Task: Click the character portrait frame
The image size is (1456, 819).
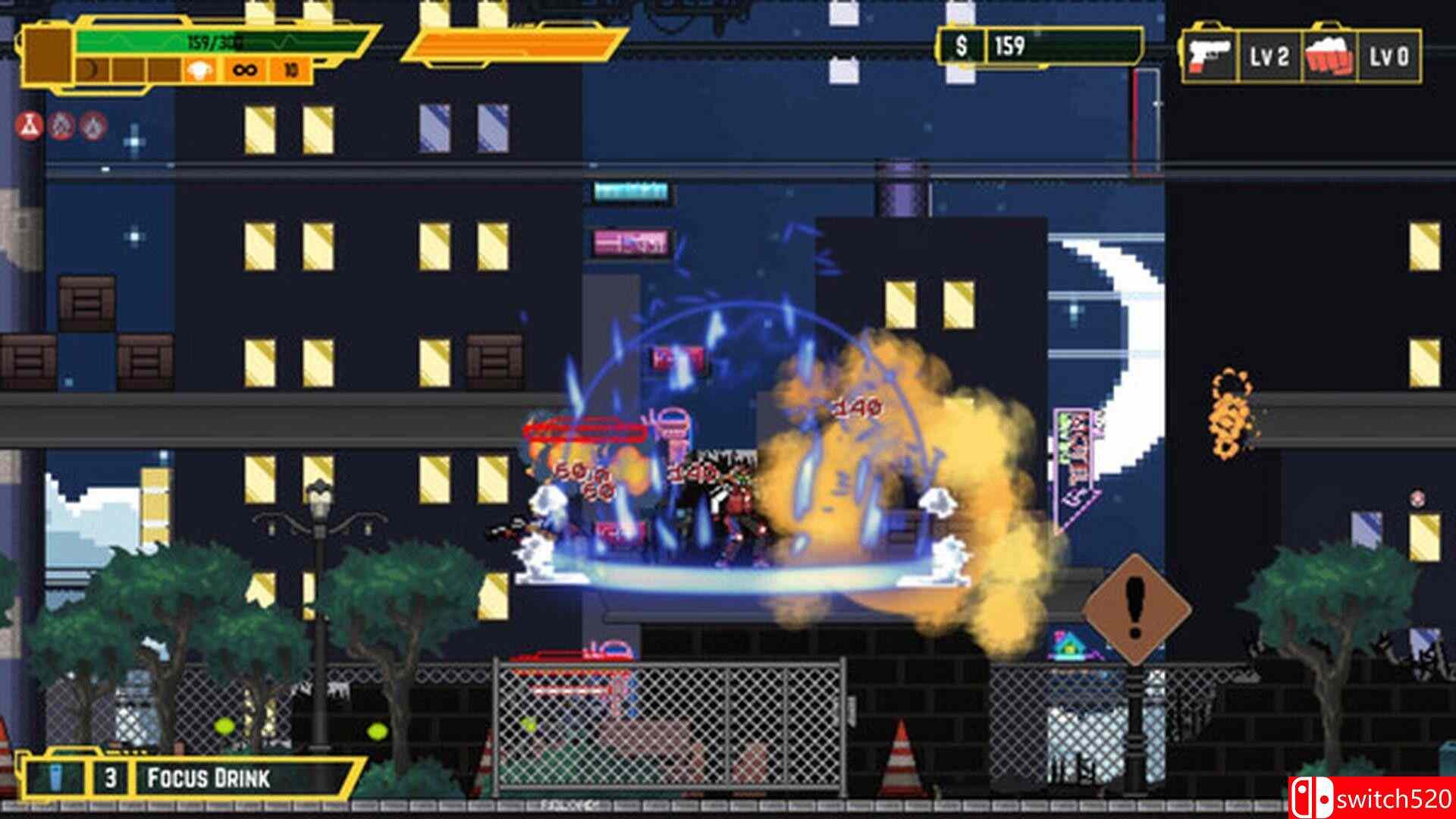Action: click(48, 55)
